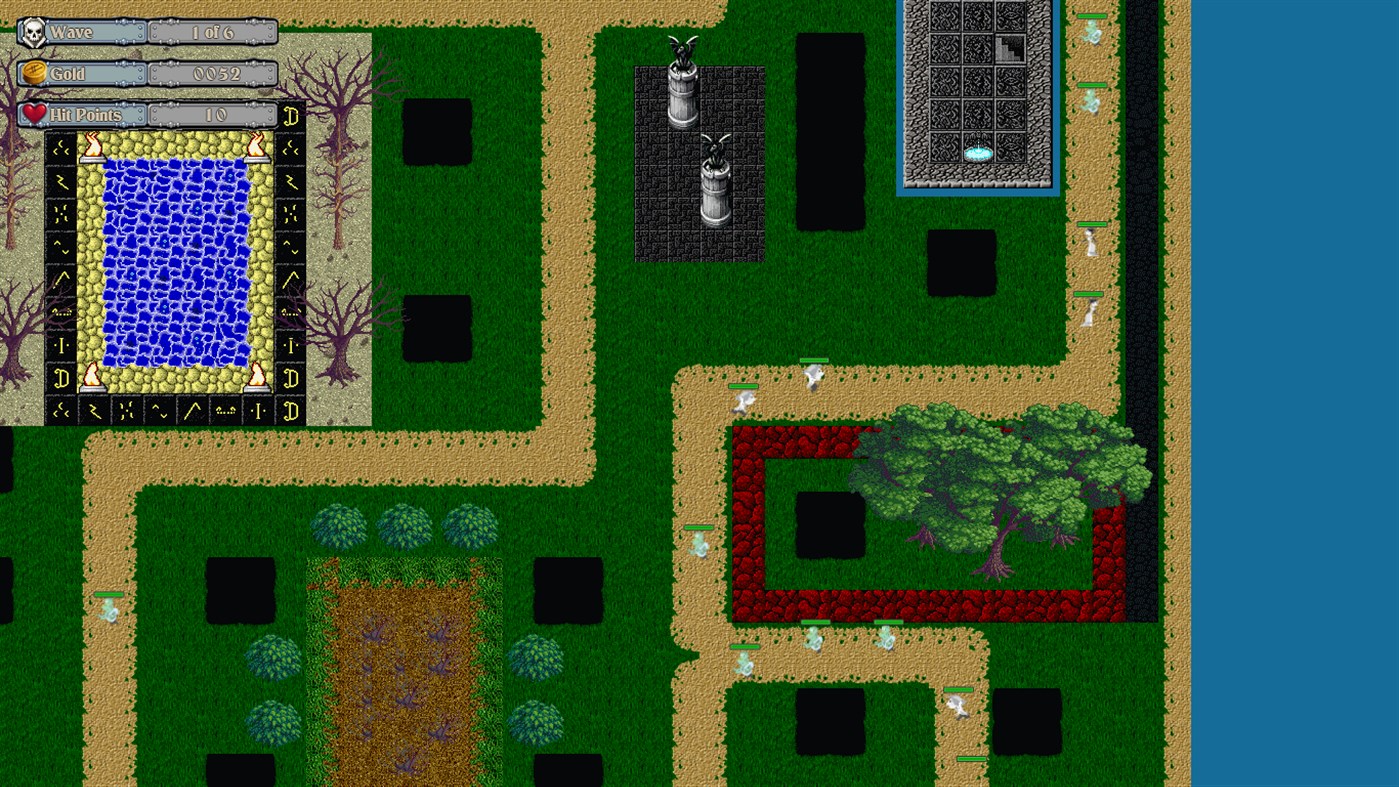Expand the Wave status panel
1399x787 pixels.
point(212,31)
